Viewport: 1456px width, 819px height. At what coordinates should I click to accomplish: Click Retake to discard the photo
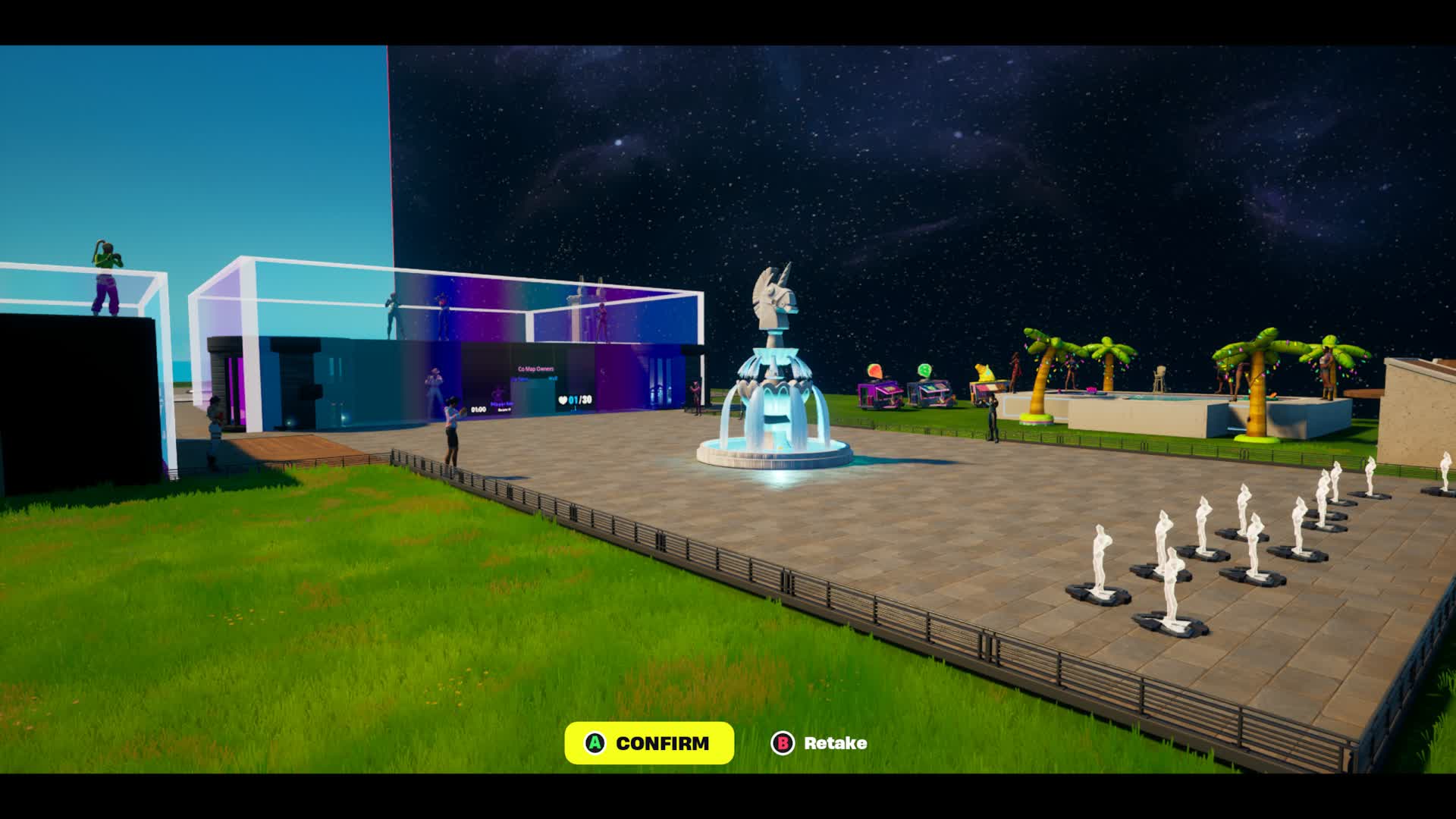(834, 744)
